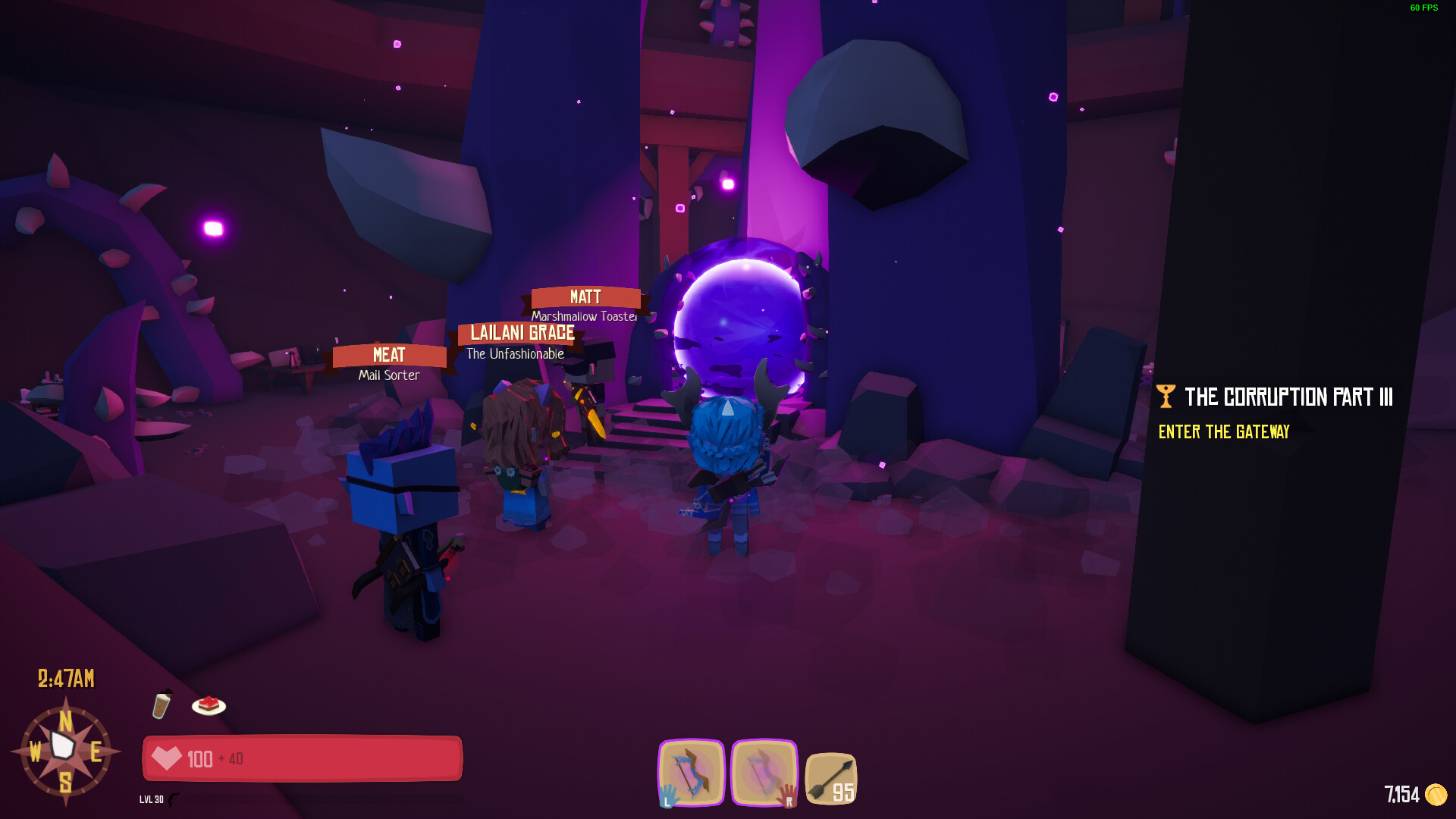The height and width of the screenshot is (819, 1456).
Task: Toggle the R hand indicator on the bow slot
Action: coord(789,799)
